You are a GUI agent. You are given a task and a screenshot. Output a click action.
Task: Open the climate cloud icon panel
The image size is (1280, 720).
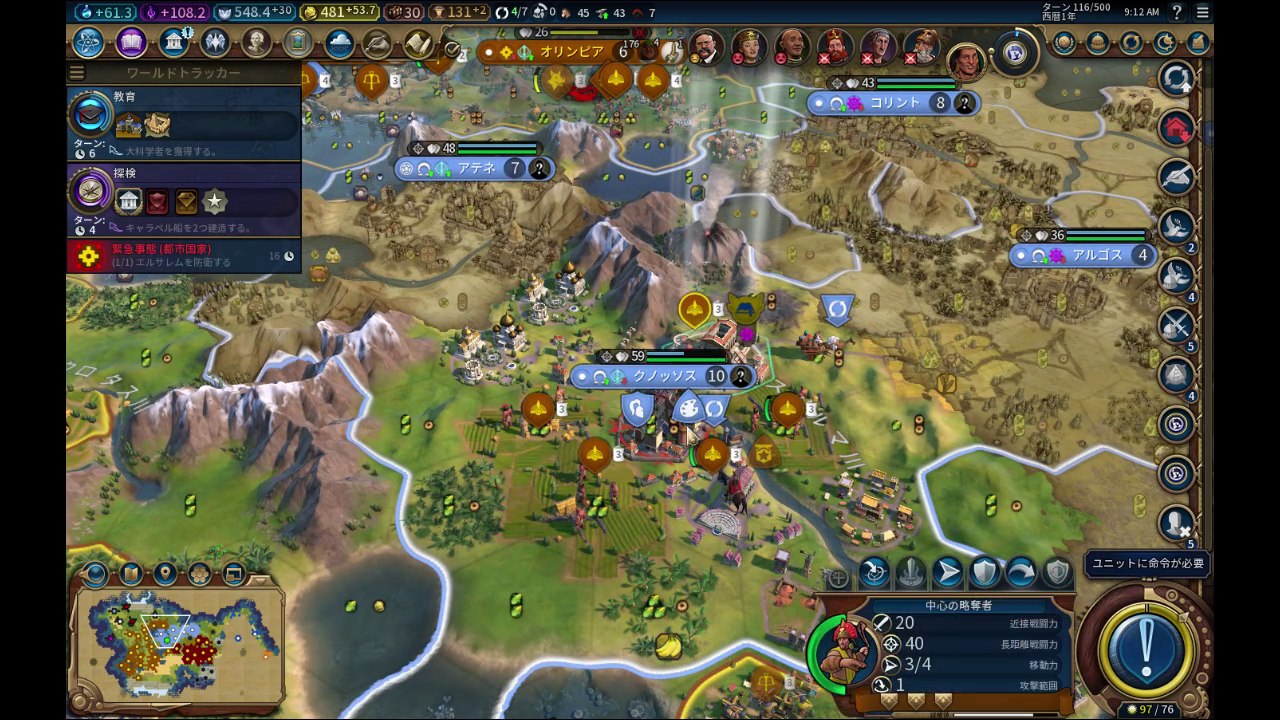(339, 43)
